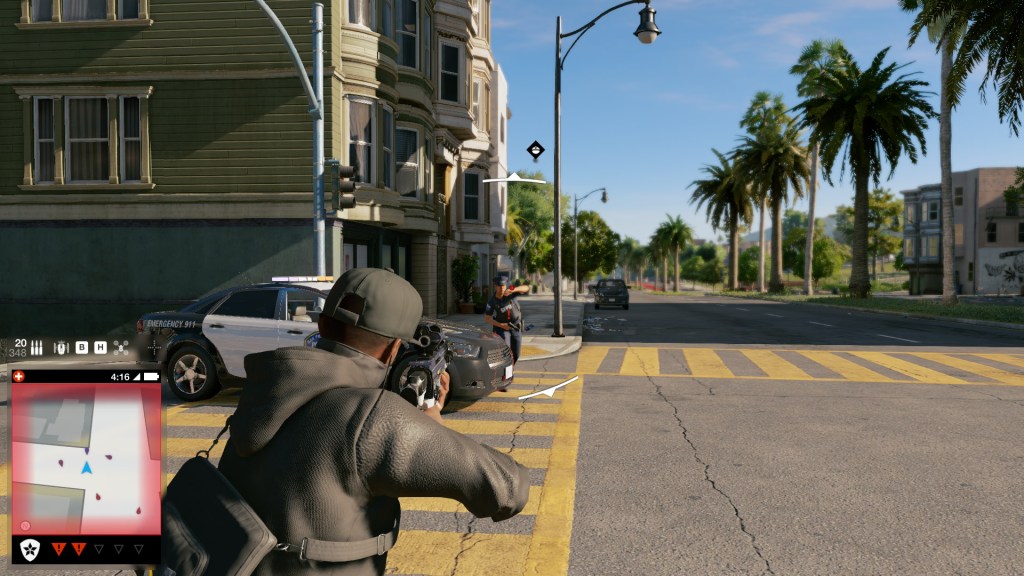Image resolution: width=1024 pixels, height=576 pixels.
Task: Choose the RC Jumper gadget icon
Action: (60, 347)
